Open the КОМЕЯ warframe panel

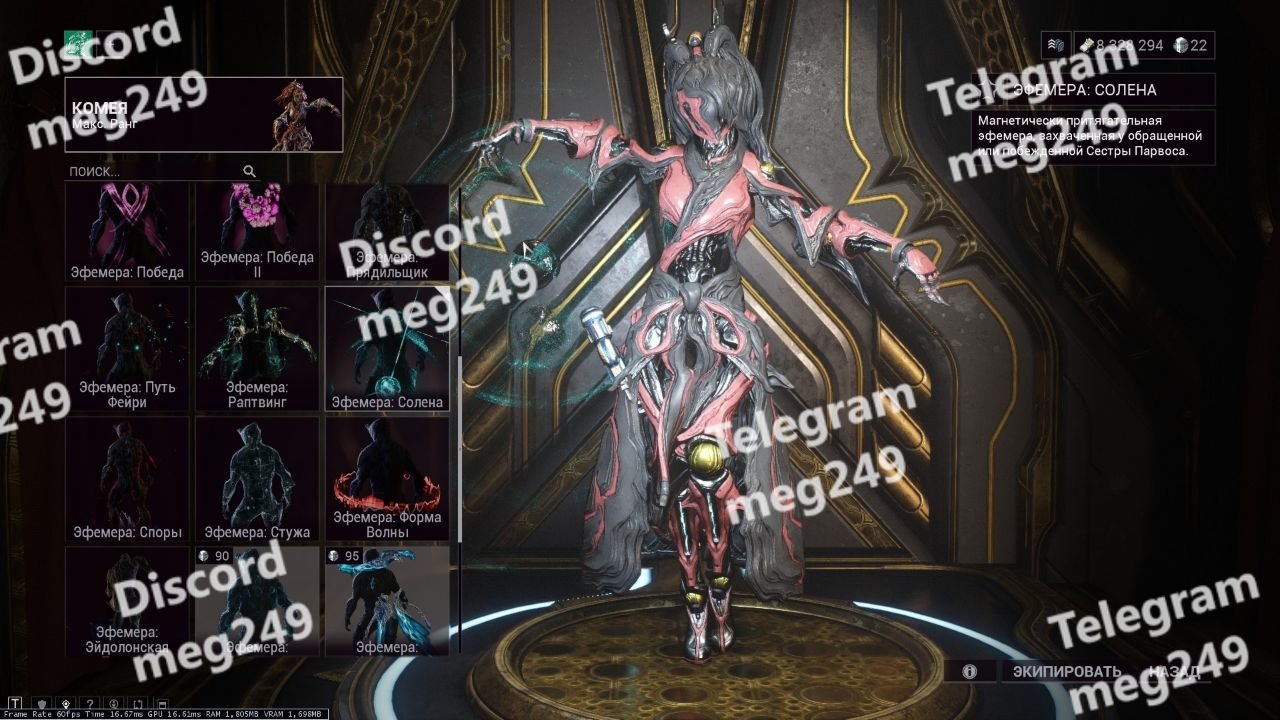(x=204, y=114)
